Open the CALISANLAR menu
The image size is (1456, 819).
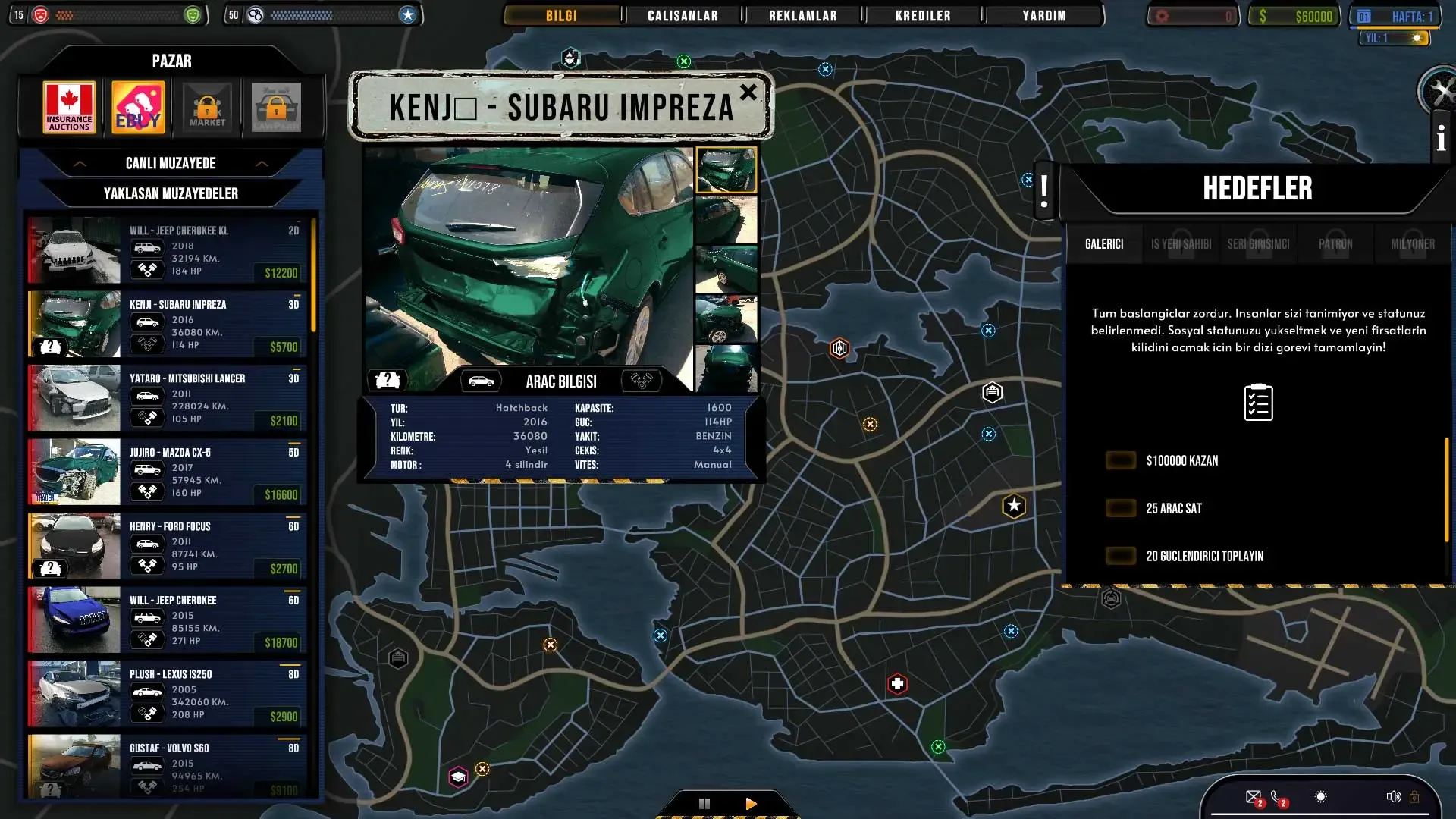point(682,16)
